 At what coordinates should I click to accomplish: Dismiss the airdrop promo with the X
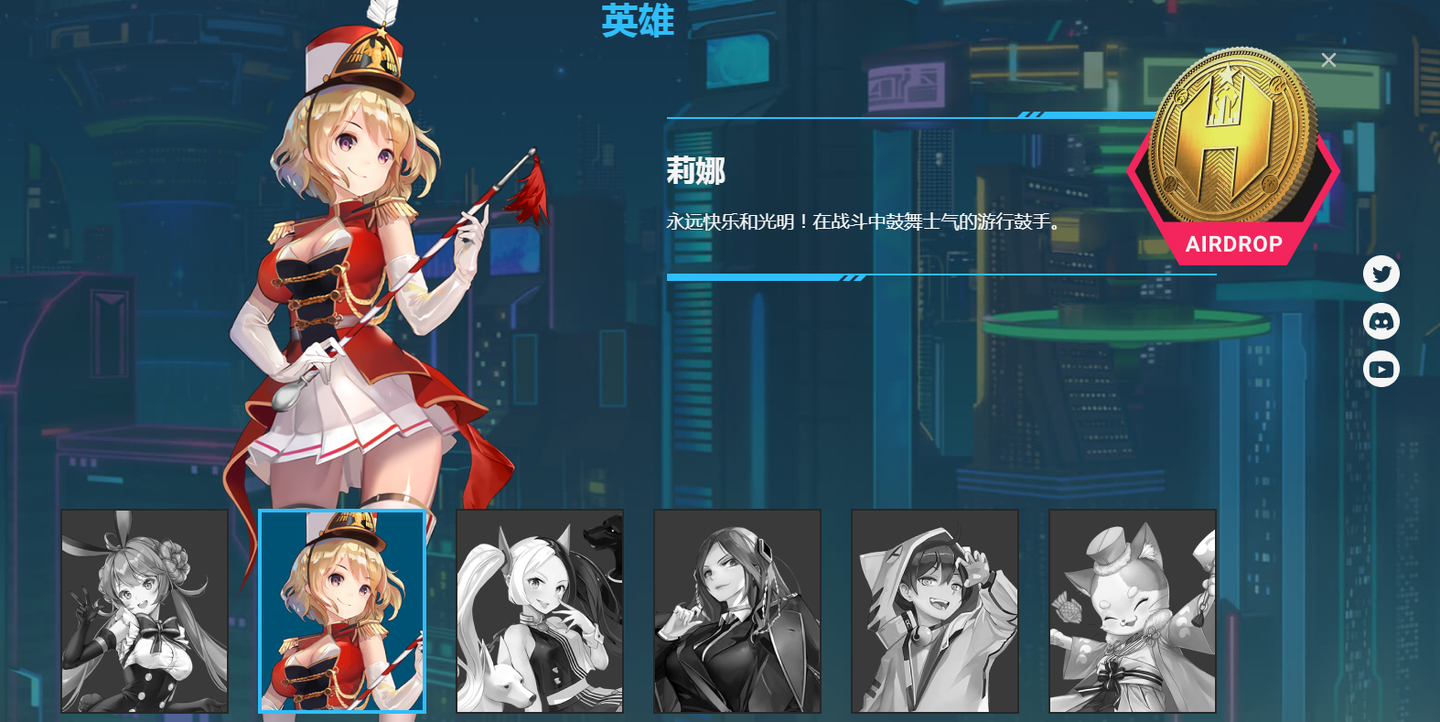[x=1328, y=60]
